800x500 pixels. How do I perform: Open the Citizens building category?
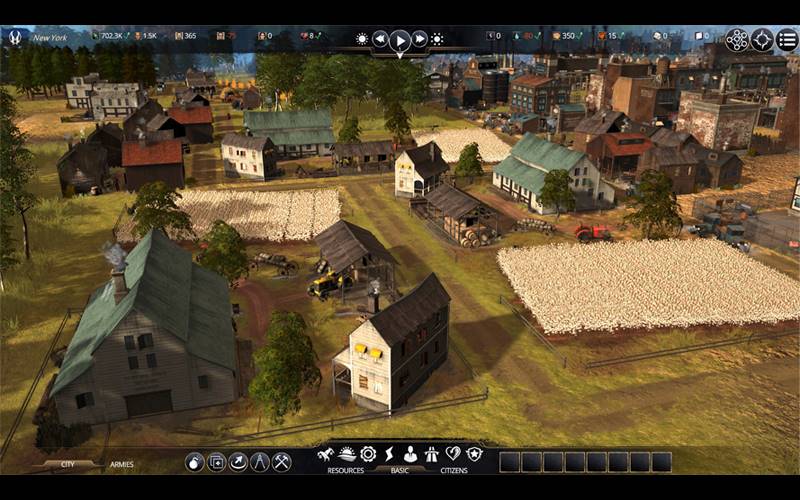(x=454, y=470)
